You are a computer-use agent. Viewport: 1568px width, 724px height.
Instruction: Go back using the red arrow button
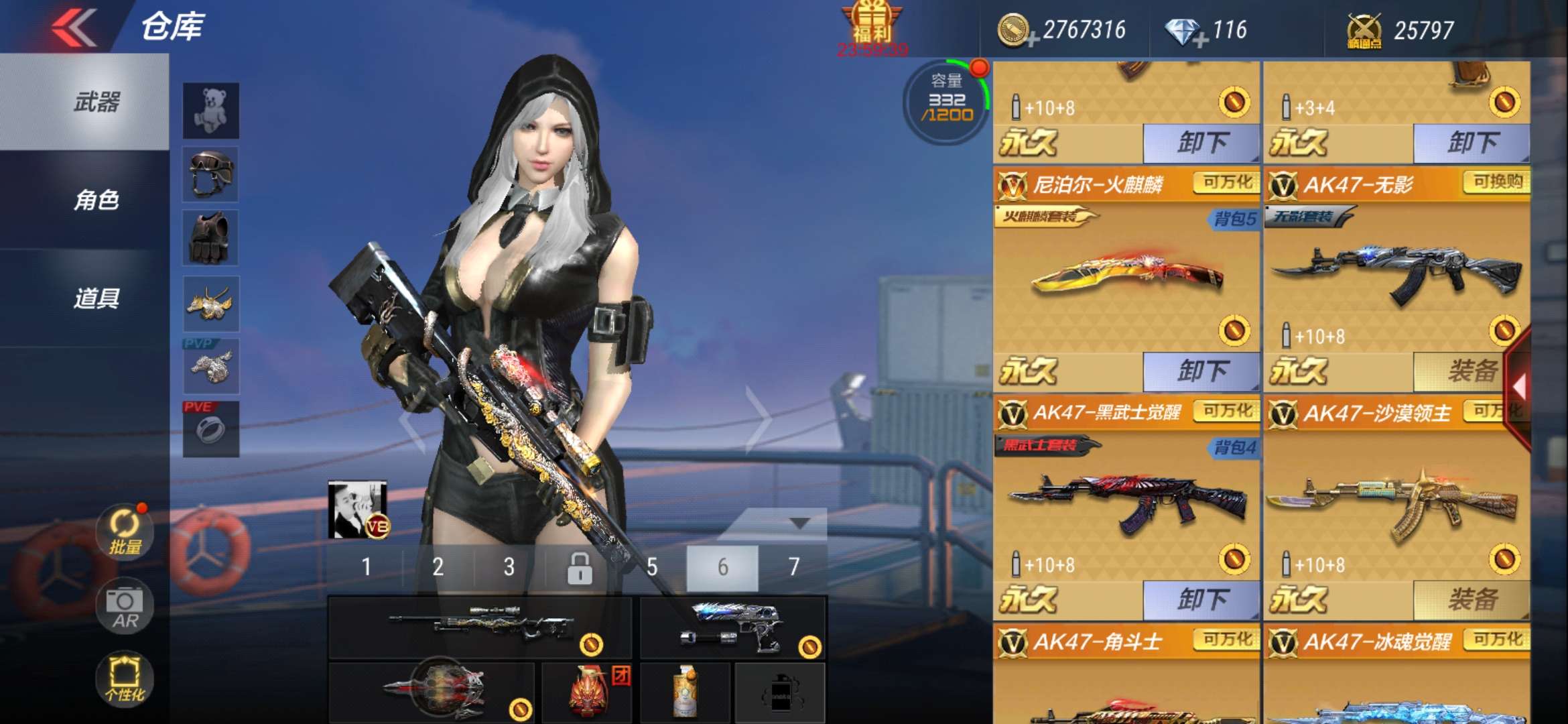[74, 28]
